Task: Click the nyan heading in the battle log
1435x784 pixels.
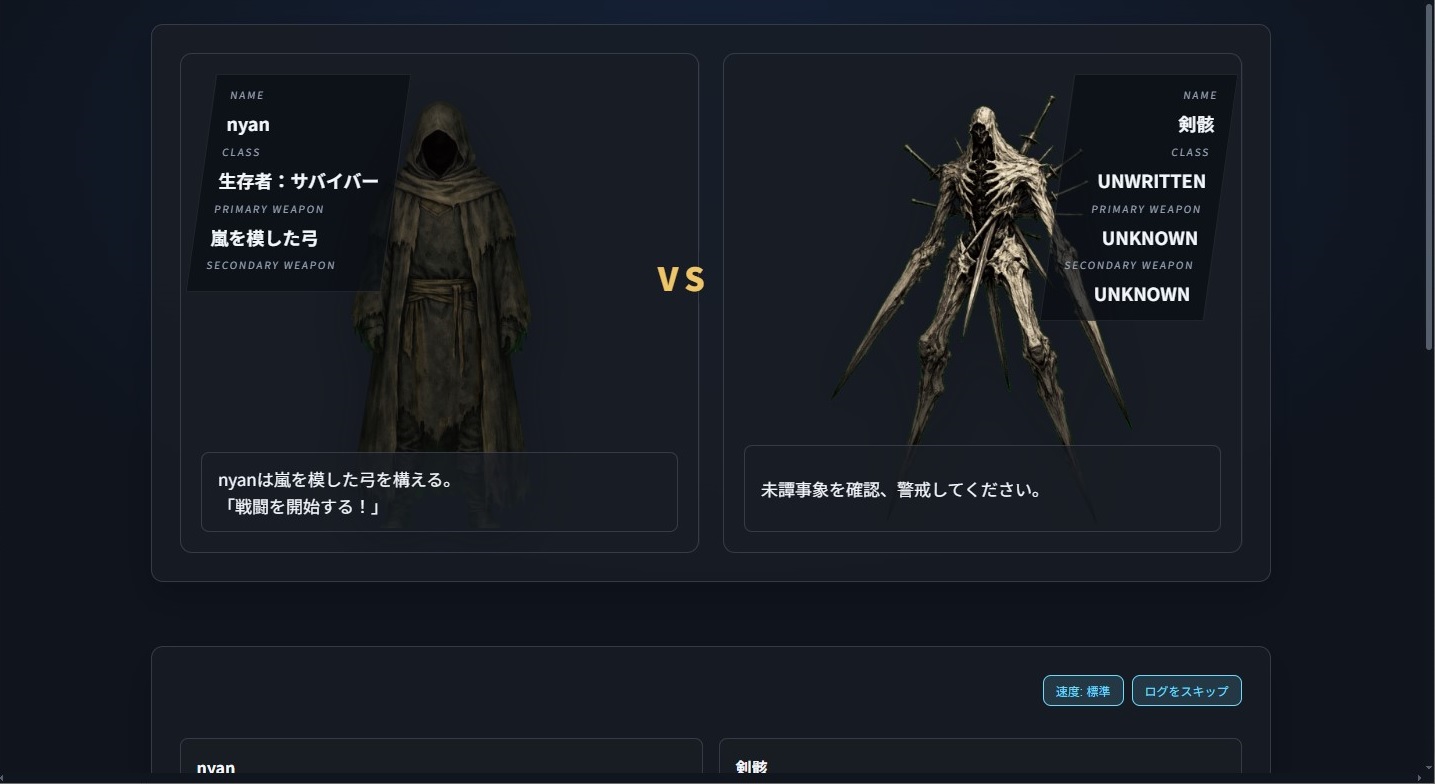Action: pos(217,767)
